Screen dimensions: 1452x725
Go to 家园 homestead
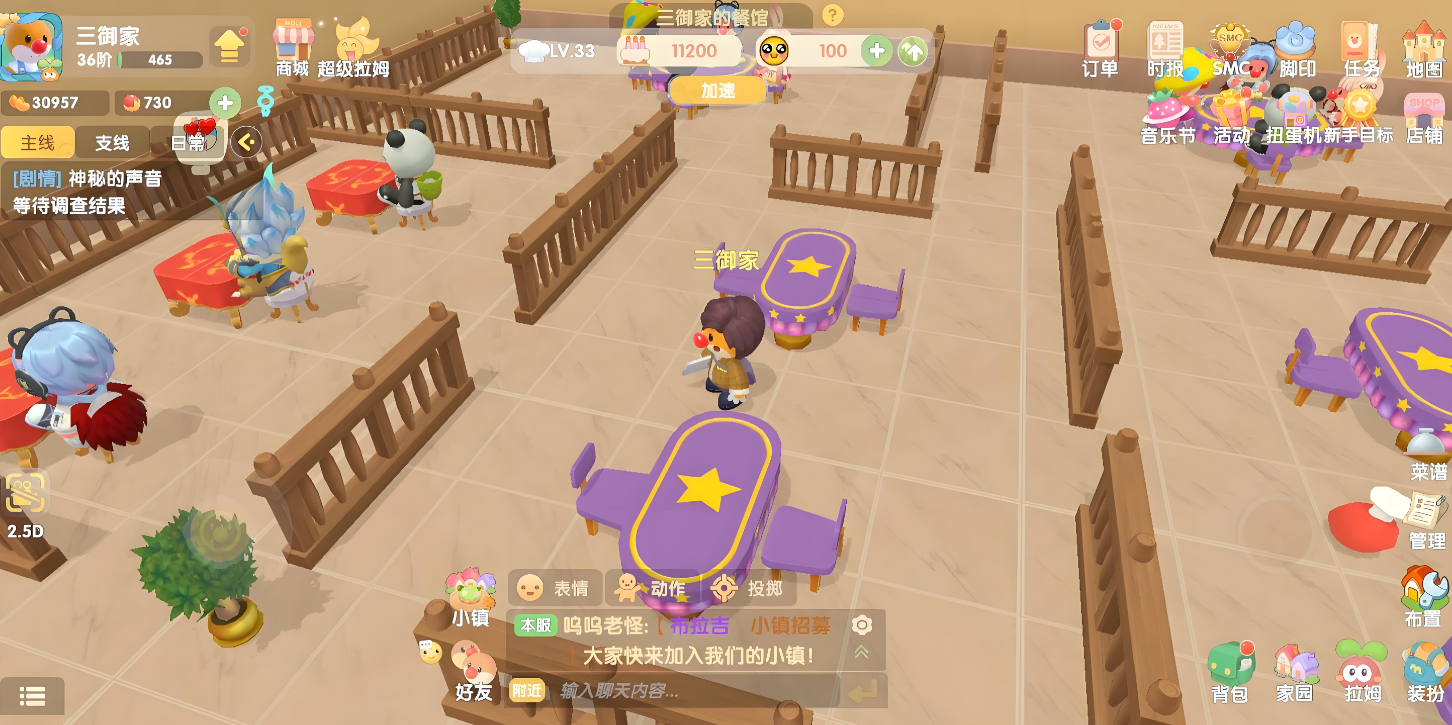pos(1294,671)
